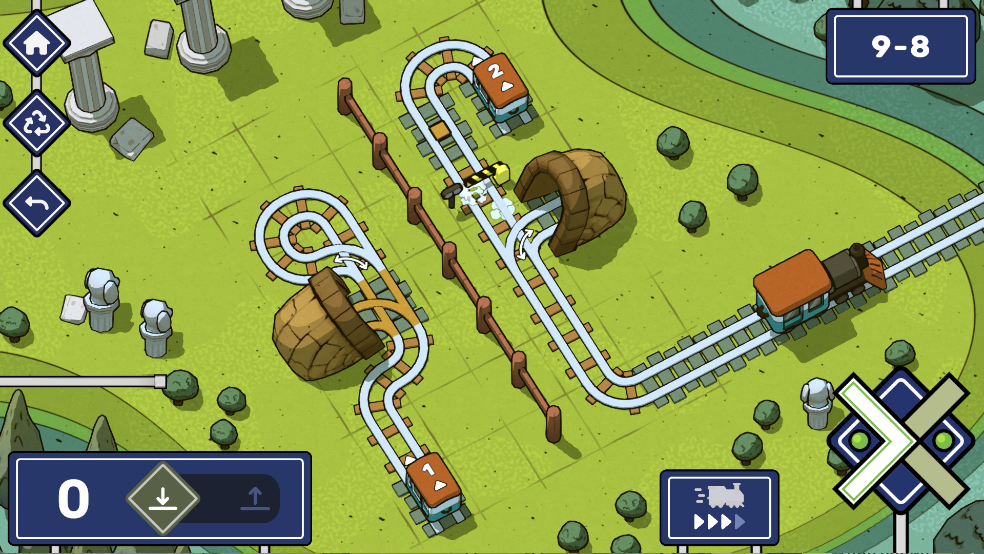Flip the track switch near the tunnel
This screenshot has width=984, height=554.
point(523,243)
